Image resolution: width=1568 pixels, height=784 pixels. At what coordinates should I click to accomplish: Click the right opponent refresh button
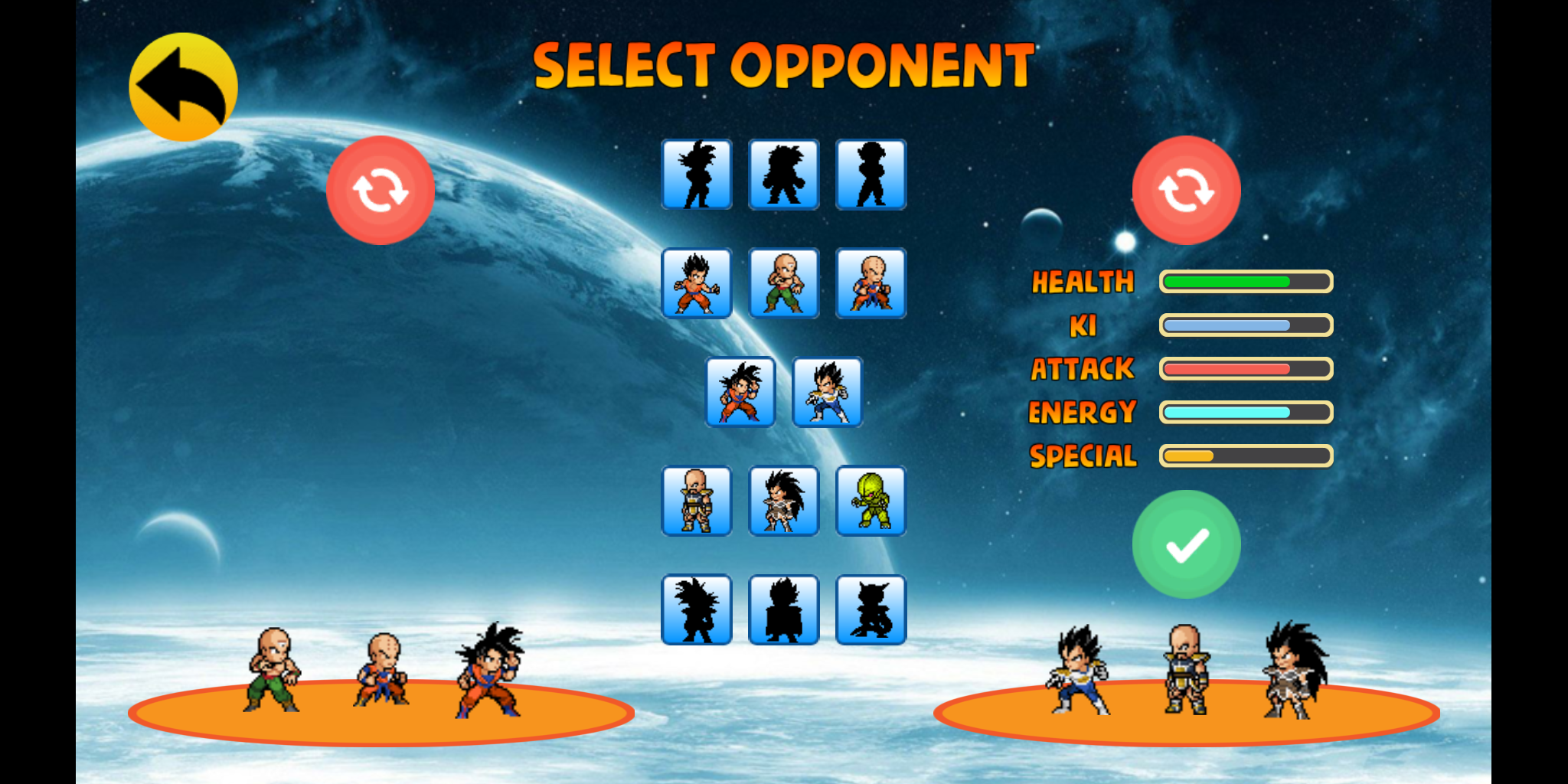[x=1187, y=190]
